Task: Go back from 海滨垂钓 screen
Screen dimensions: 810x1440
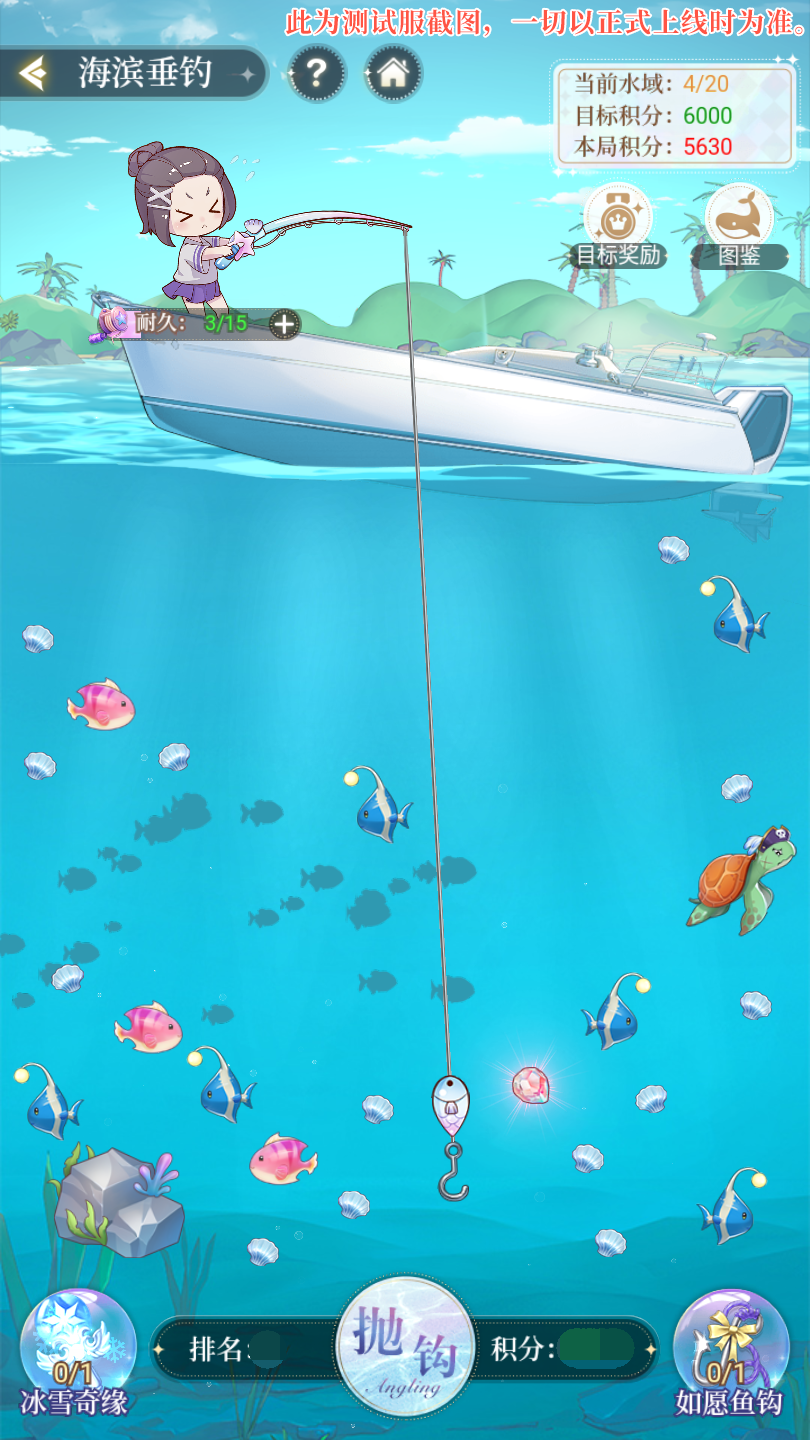Action: [33, 73]
